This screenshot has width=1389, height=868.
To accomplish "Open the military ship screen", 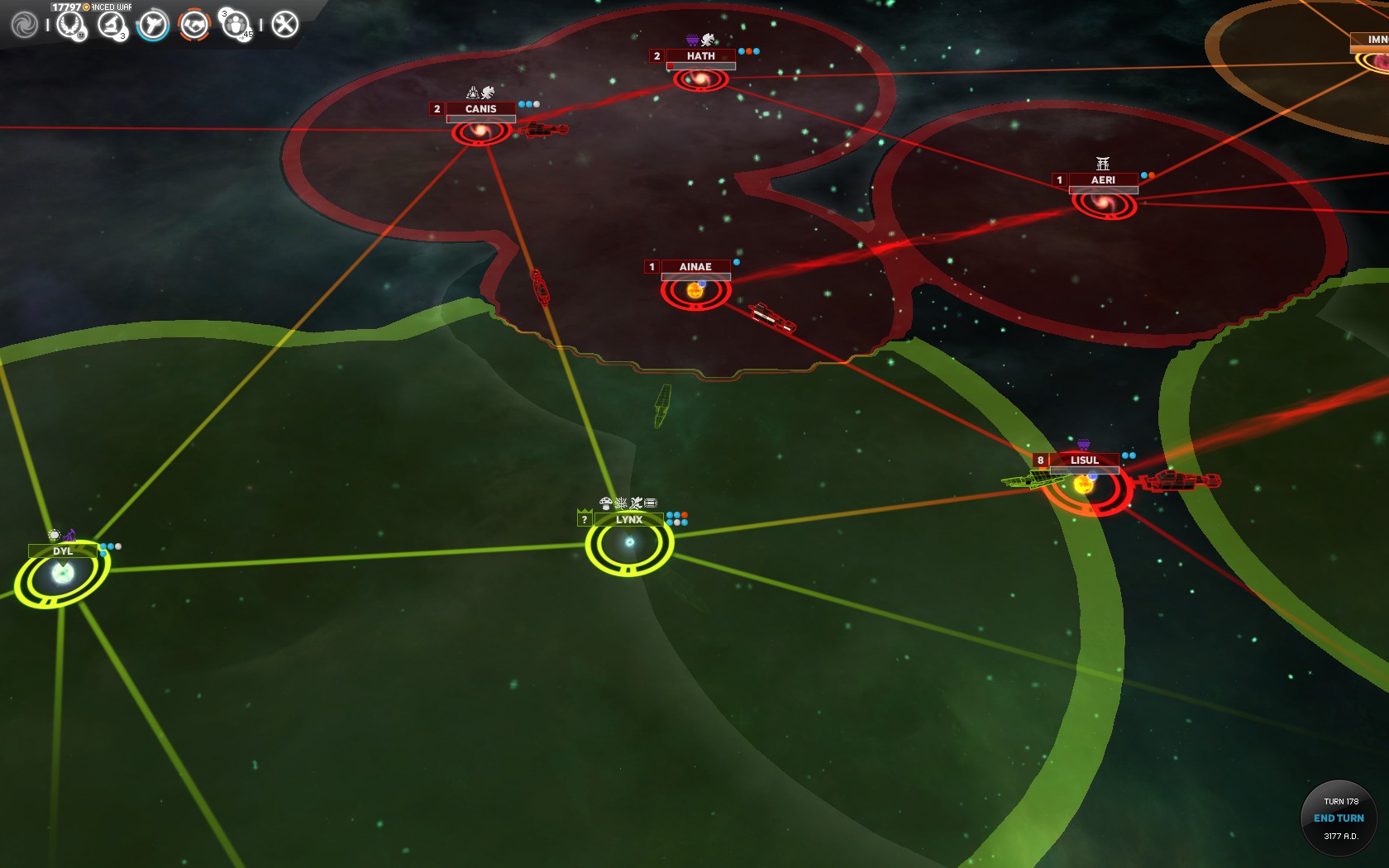I will pos(153,25).
